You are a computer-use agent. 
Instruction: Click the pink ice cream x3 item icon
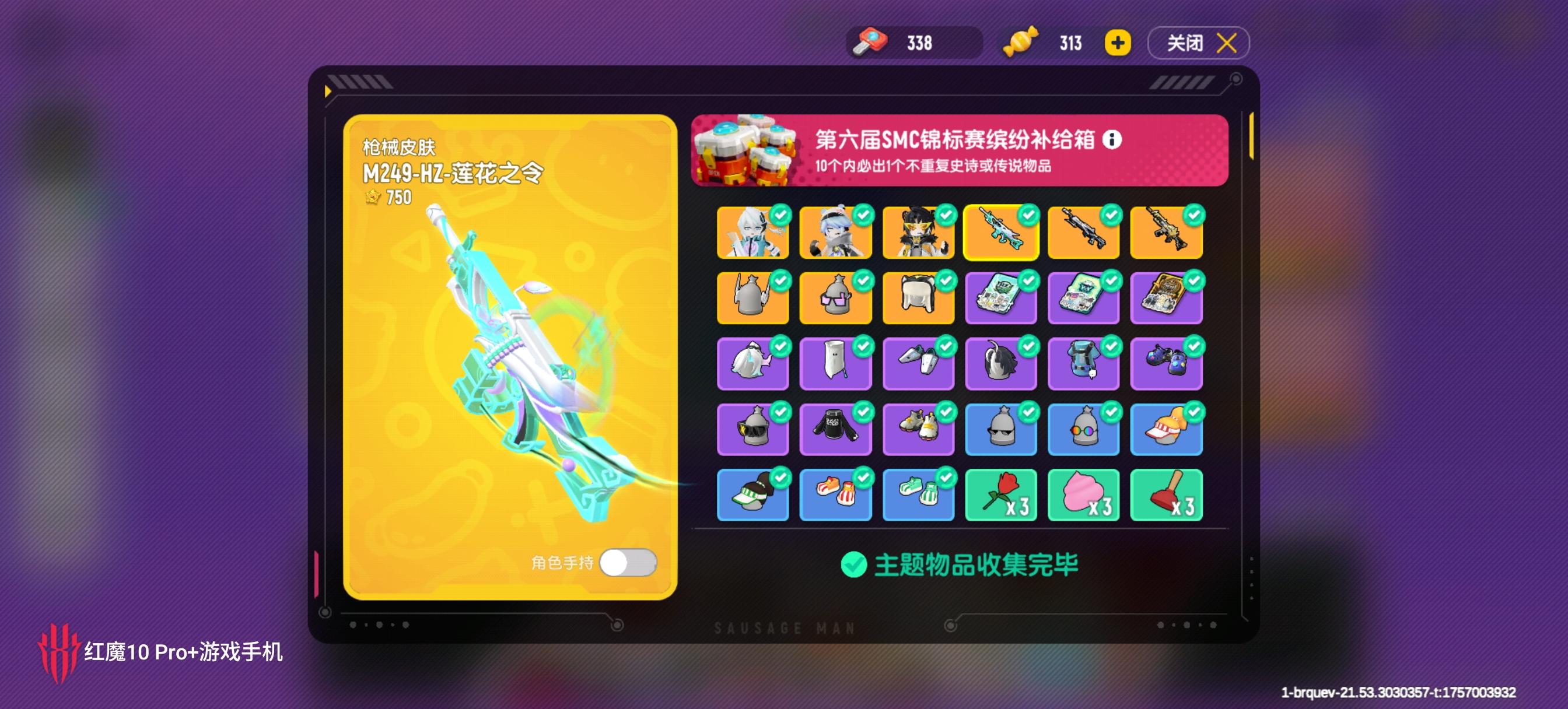(x=1084, y=494)
